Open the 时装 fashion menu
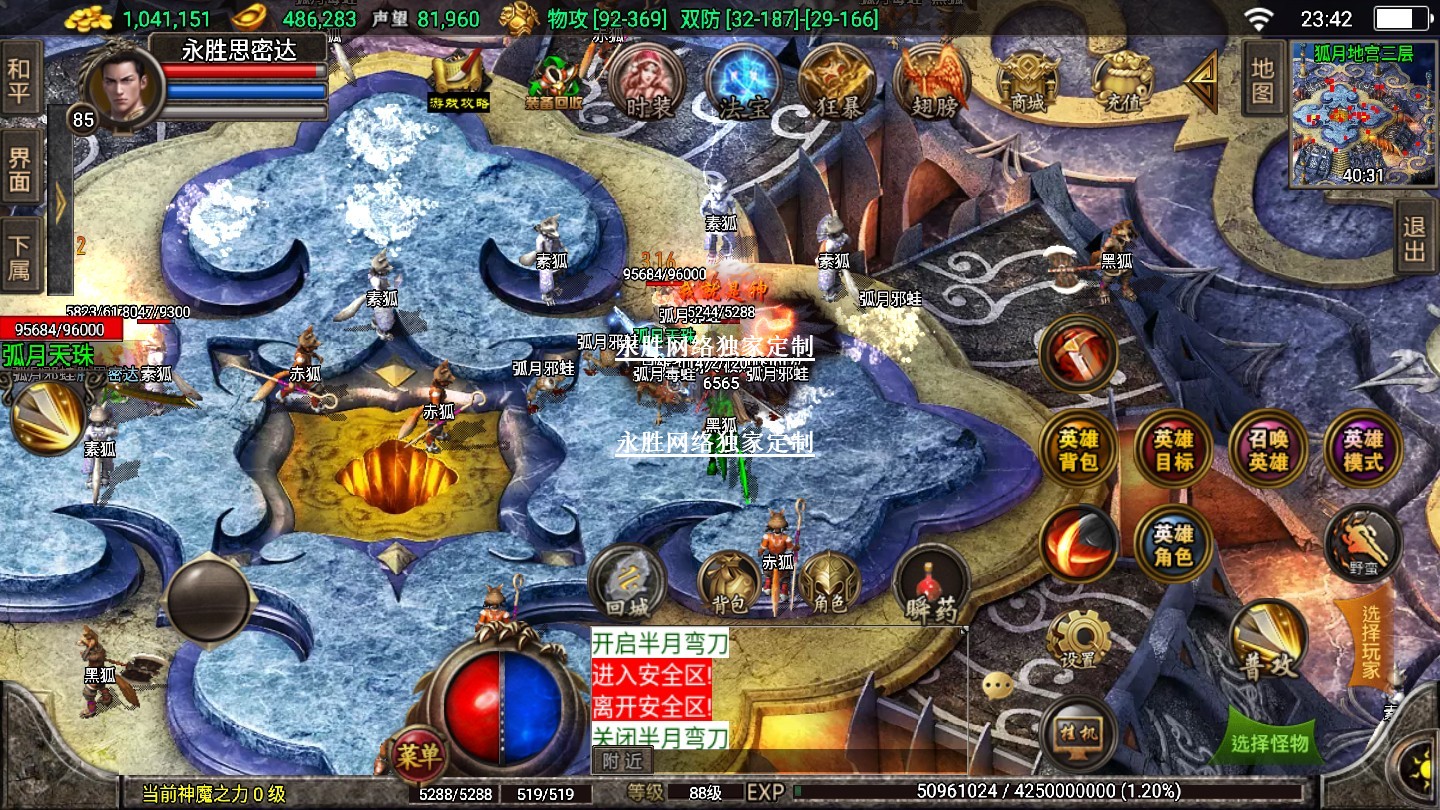This screenshot has height=810, width=1440. click(x=647, y=82)
